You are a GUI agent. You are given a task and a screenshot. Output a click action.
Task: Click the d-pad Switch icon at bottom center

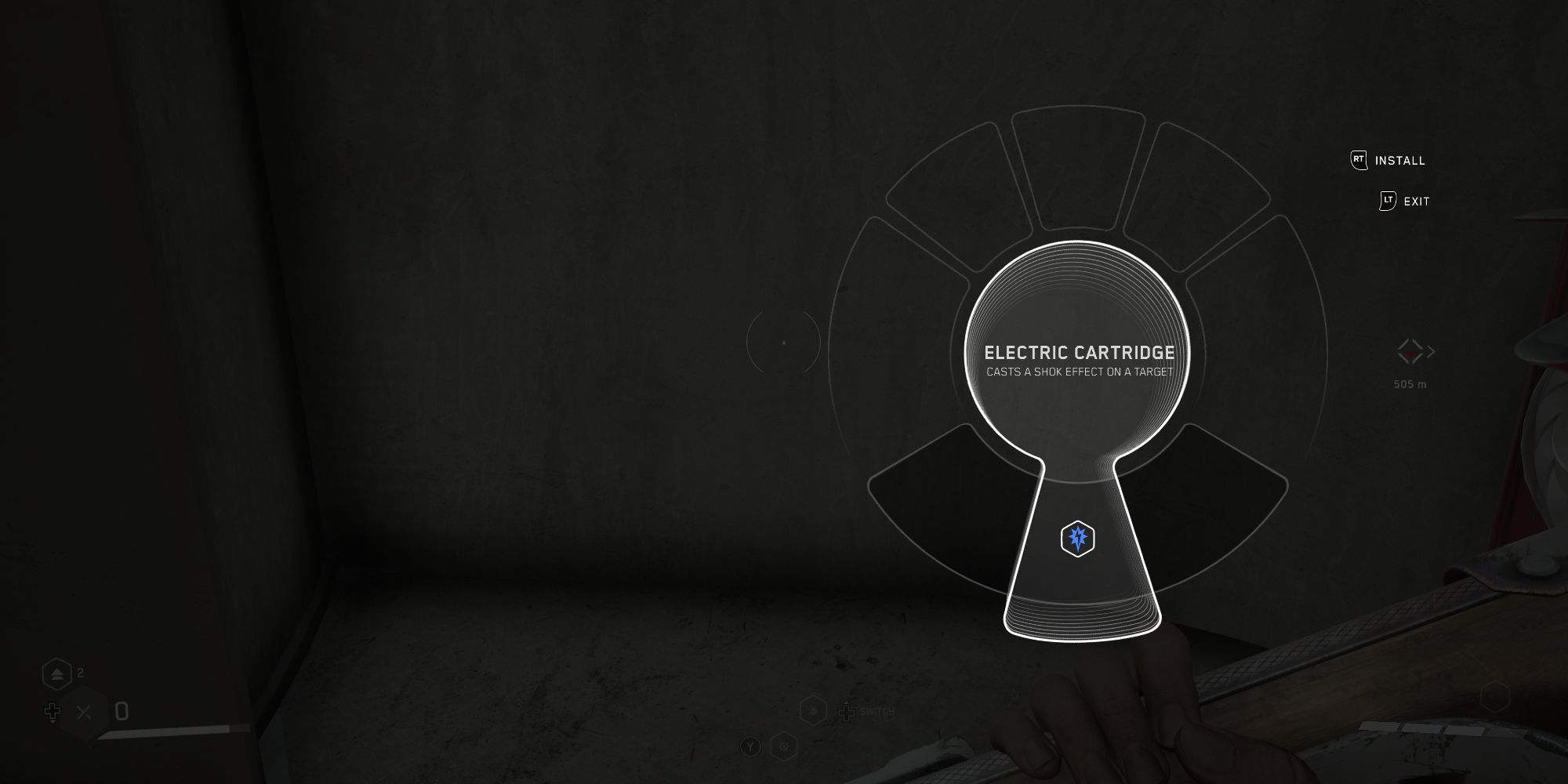(x=846, y=712)
